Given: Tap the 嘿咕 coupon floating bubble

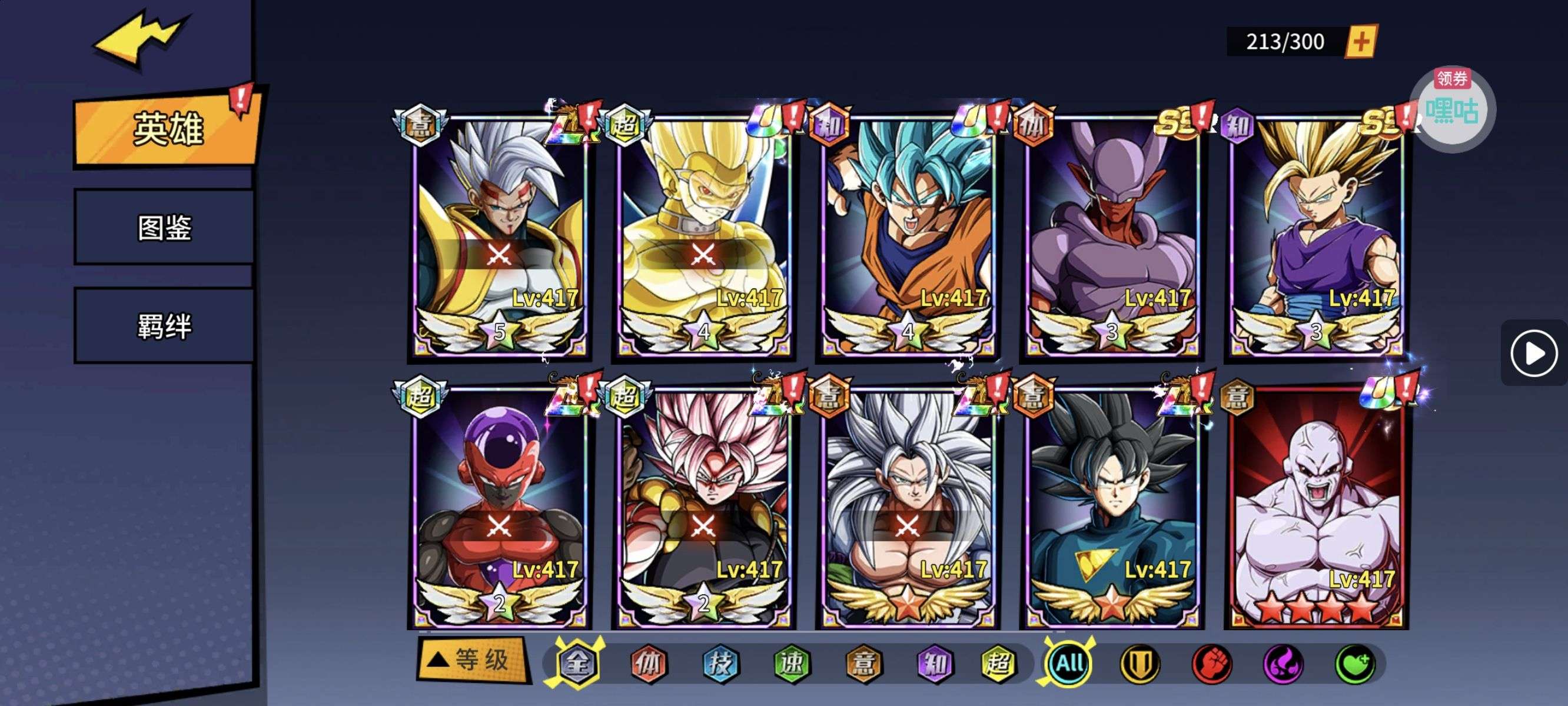Looking at the screenshot, I should pos(1453,109).
